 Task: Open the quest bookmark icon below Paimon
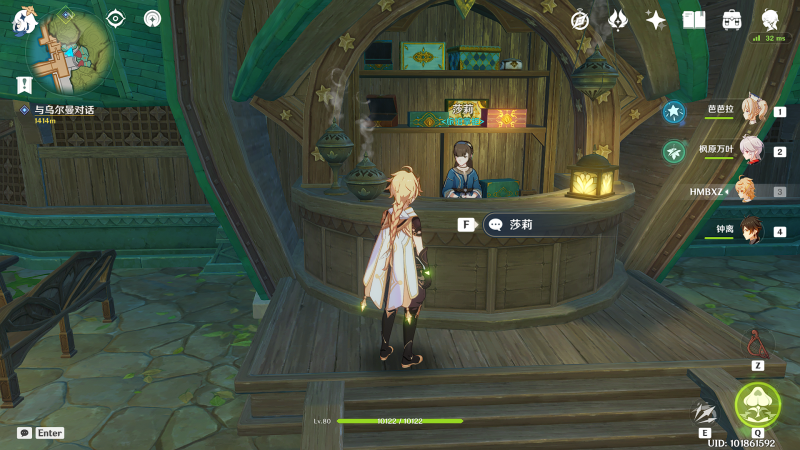tap(25, 84)
